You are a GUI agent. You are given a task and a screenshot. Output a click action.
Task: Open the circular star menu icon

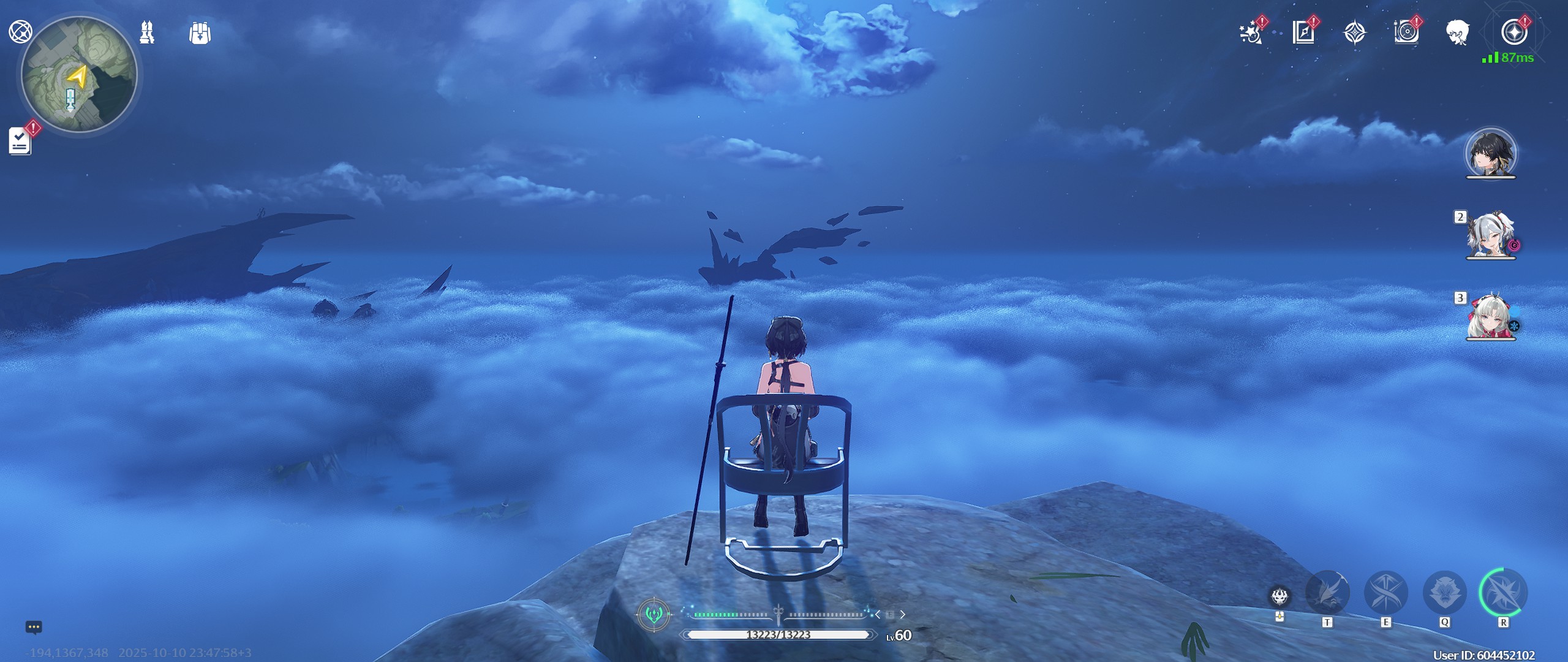tap(1513, 32)
